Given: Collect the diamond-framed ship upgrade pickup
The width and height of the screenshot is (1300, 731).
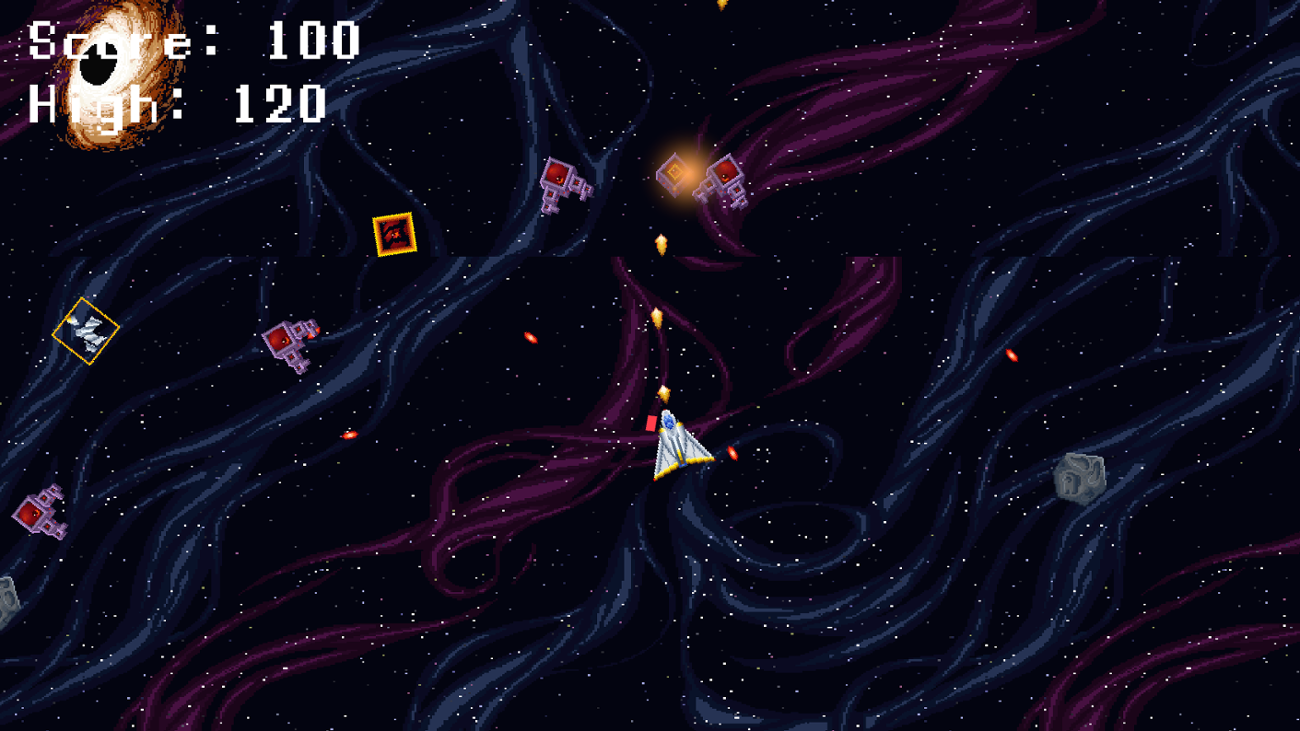Looking at the screenshot, I should (x=85, y=328).
